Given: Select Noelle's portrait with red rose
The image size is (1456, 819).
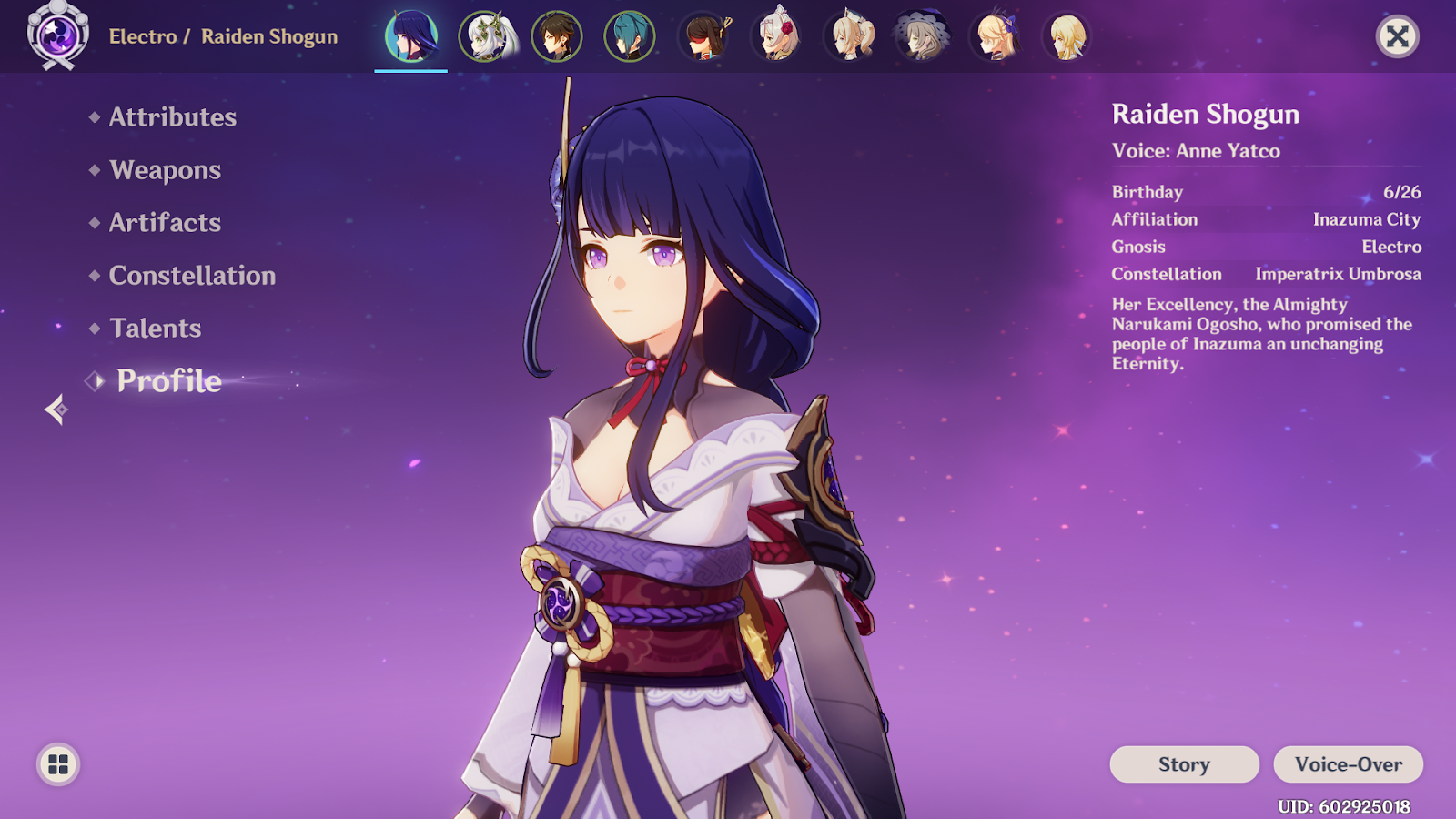Looking at the screenshot, I should pyautogui.click(x=777, y=36).
